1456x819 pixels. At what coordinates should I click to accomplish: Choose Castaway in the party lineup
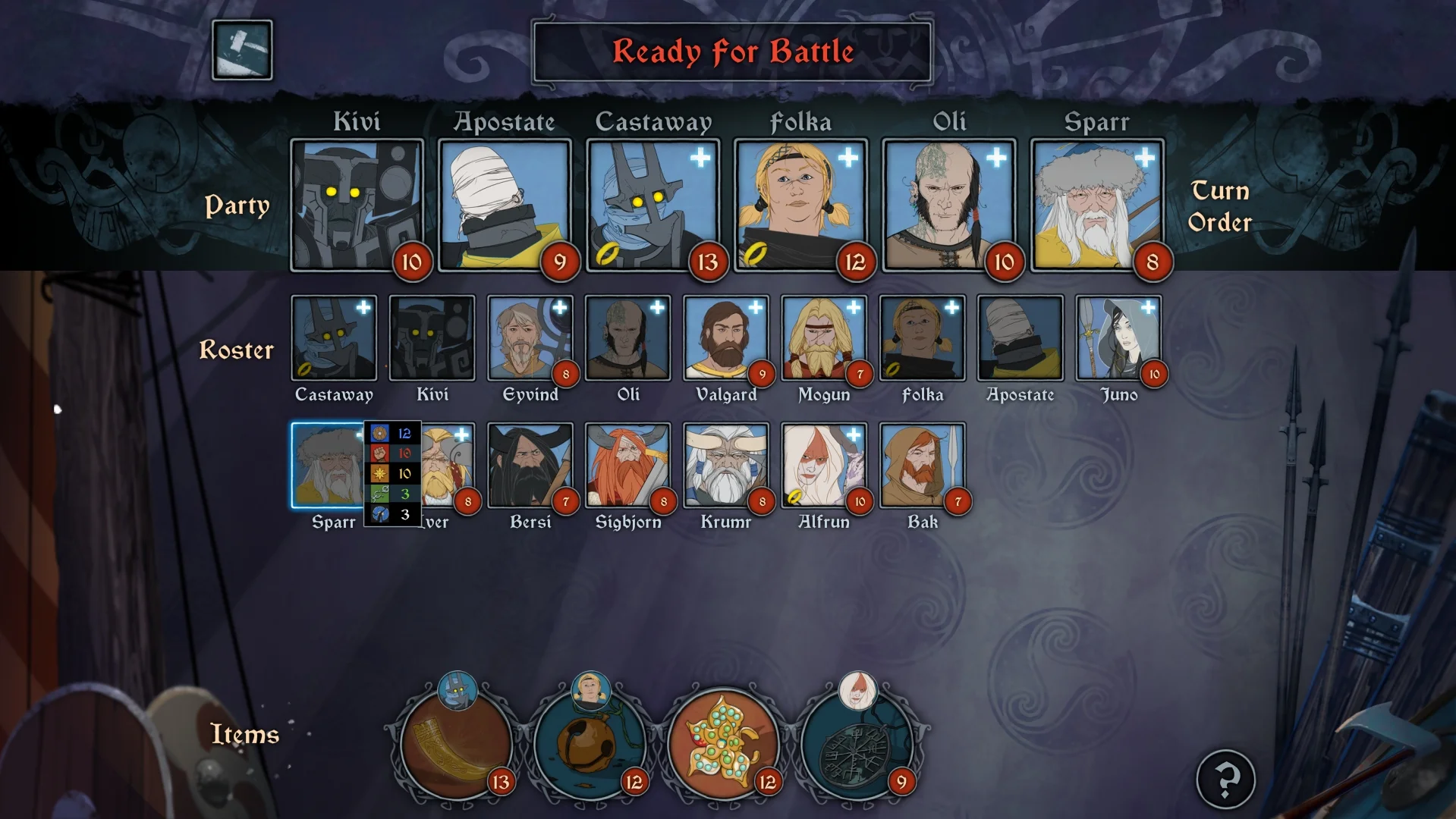pos(653,205)
